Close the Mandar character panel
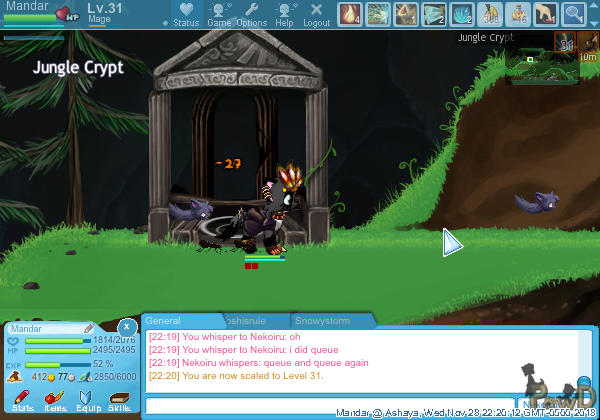The height and width of the screenshot is (420, 600). point(126,327)
